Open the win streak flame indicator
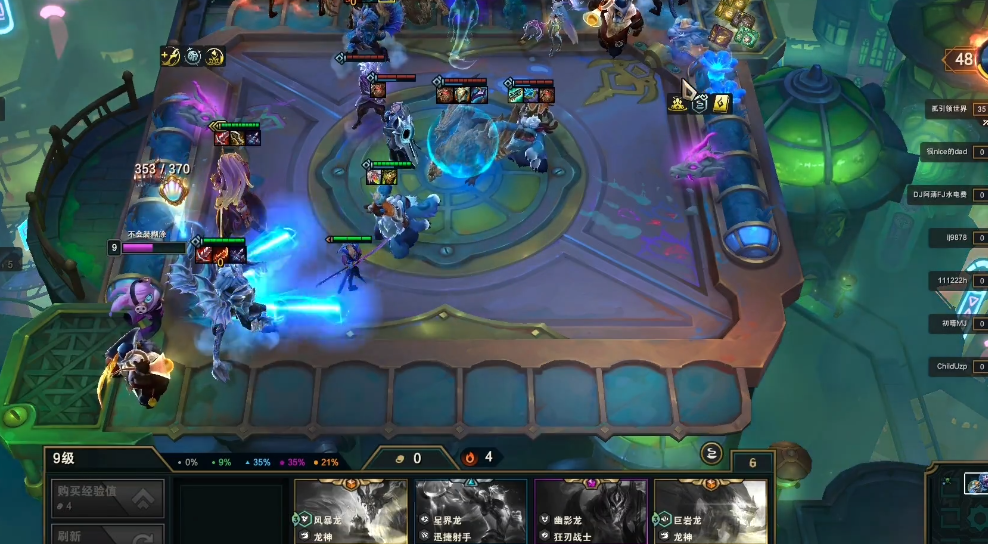This screenshot has width=988, height=544. (x=478, y=458)
